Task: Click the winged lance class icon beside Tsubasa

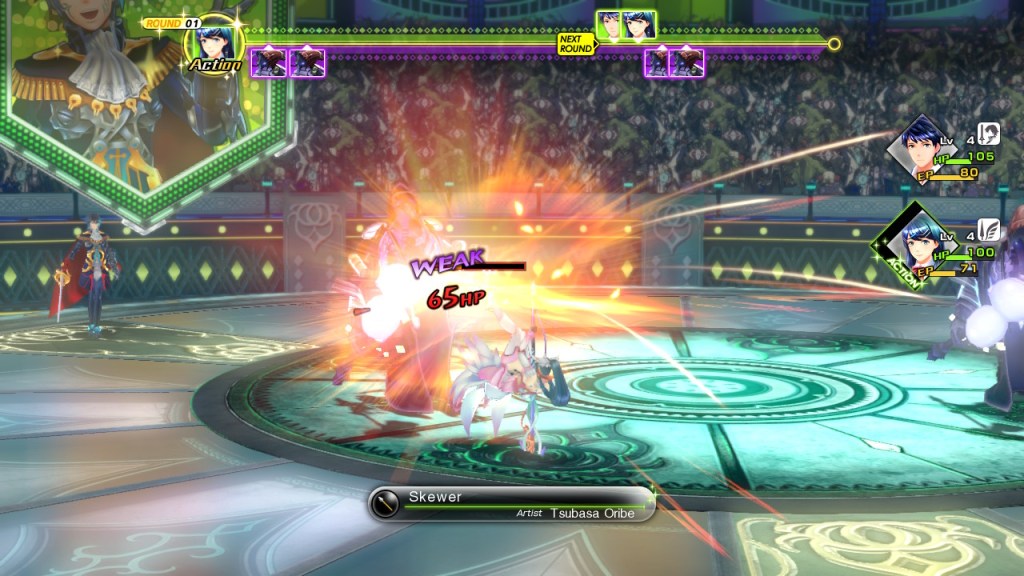Action: (988, 231)
